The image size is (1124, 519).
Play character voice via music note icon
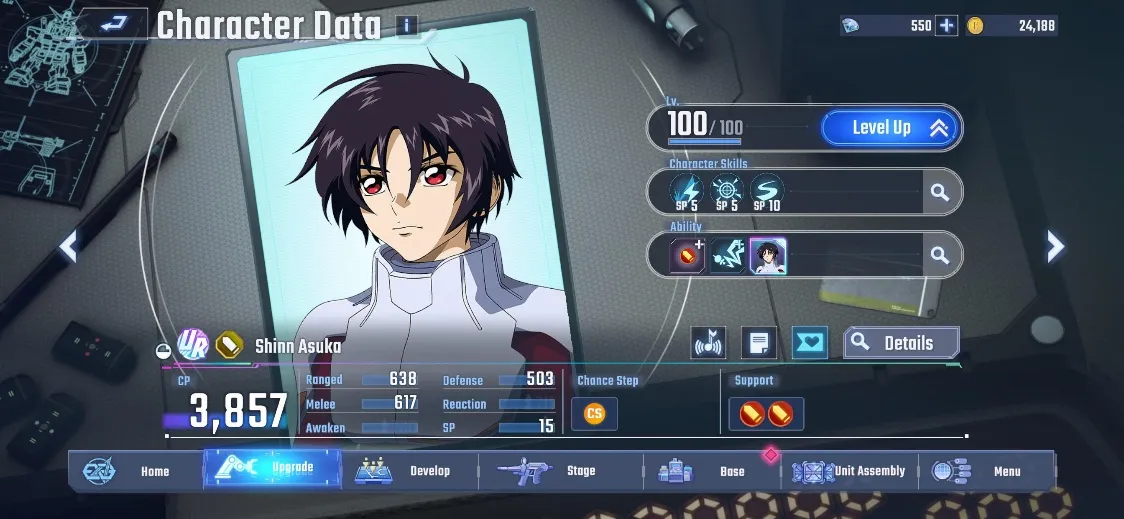click(708, 343)
